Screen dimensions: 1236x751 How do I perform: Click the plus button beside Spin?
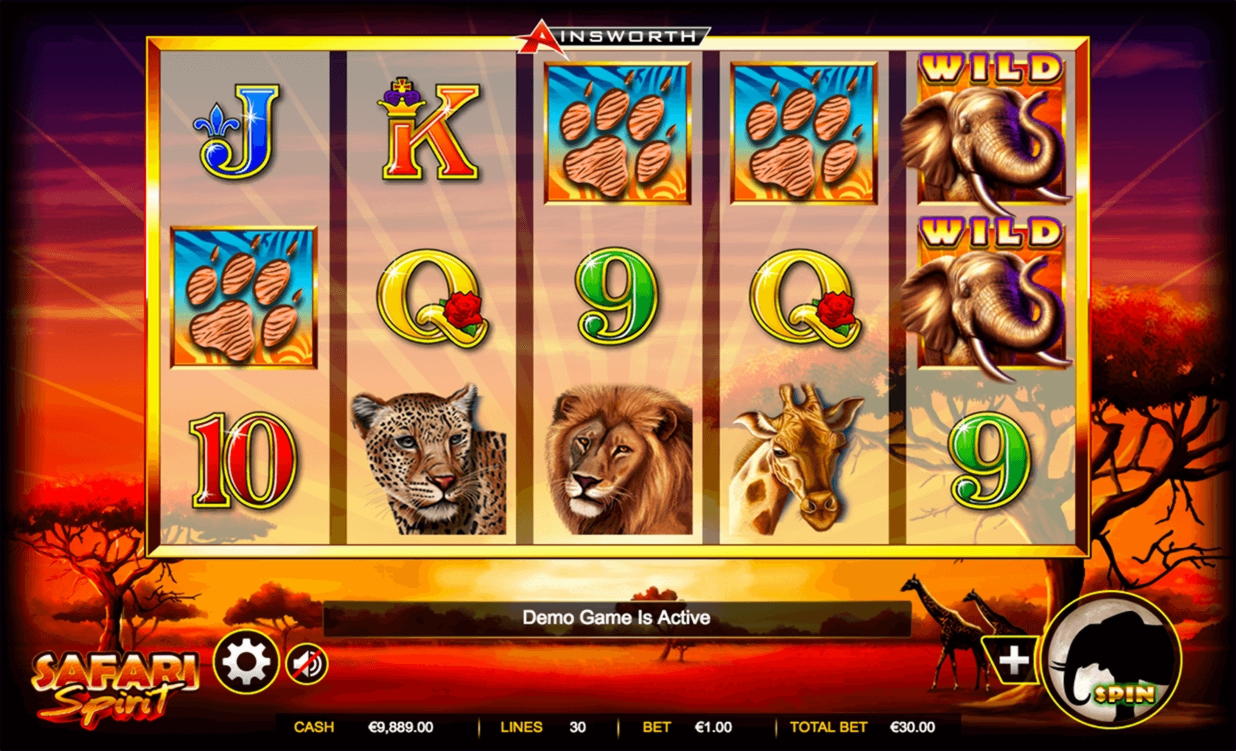click(1014, 660)
